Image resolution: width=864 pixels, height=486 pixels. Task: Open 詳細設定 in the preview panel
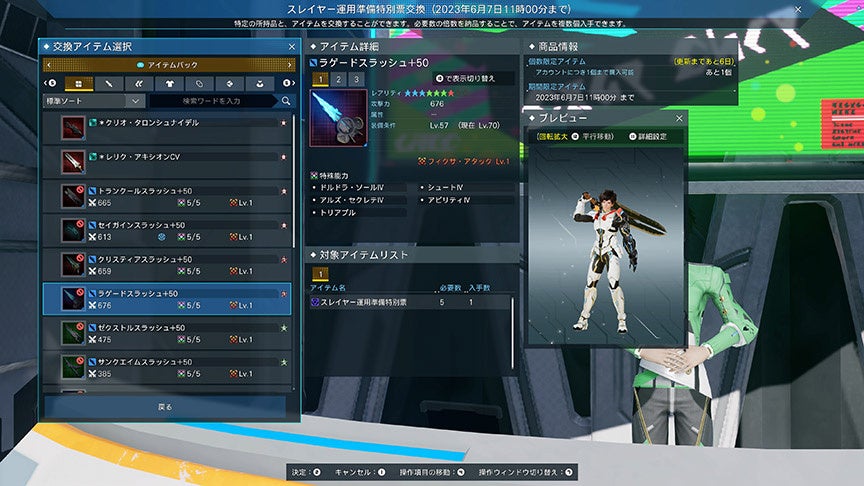click(x=651, y=136)
